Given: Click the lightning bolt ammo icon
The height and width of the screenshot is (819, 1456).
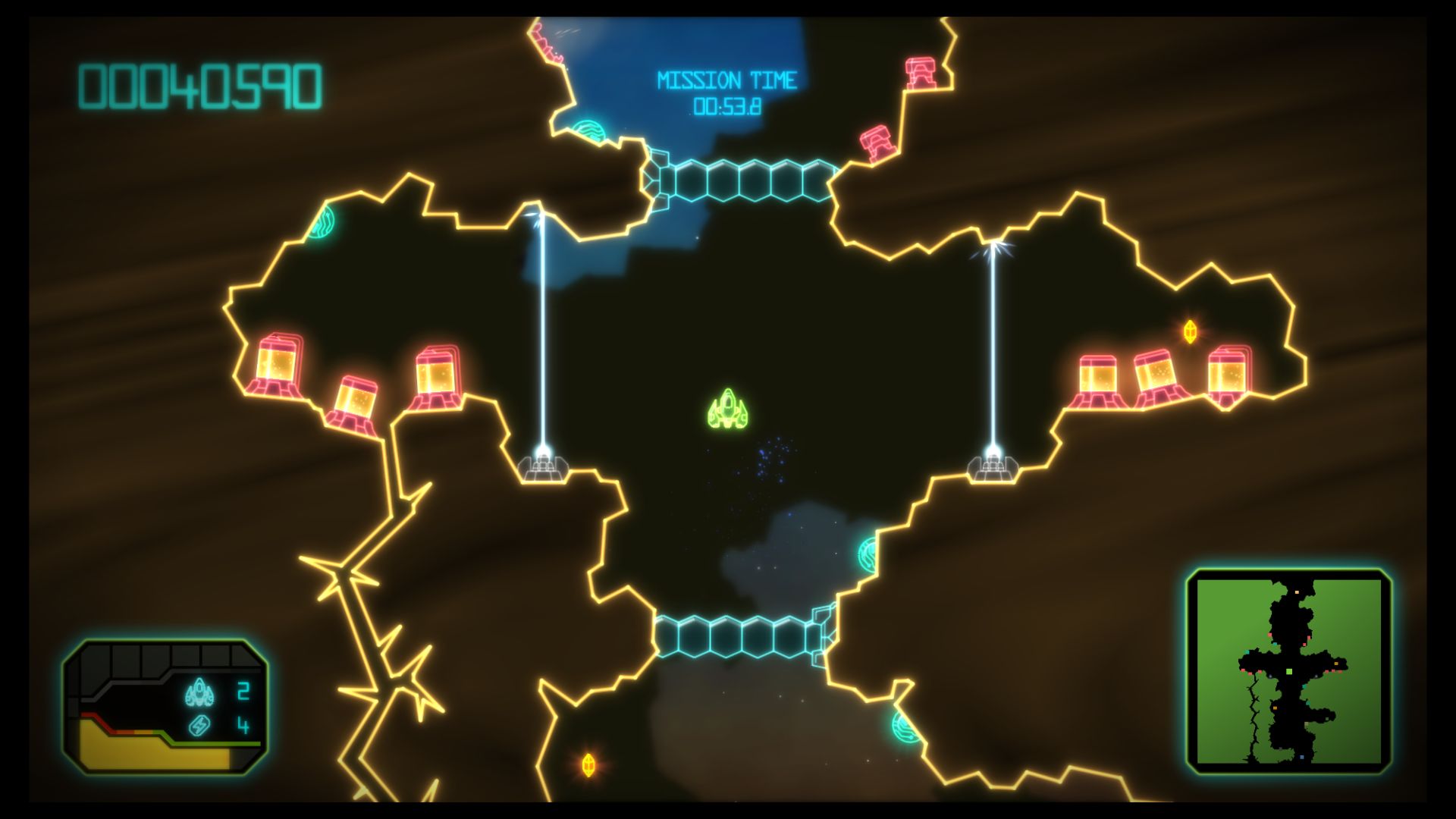Looking at the screenshot, I should pyautogui.click(x=199, y=726).
